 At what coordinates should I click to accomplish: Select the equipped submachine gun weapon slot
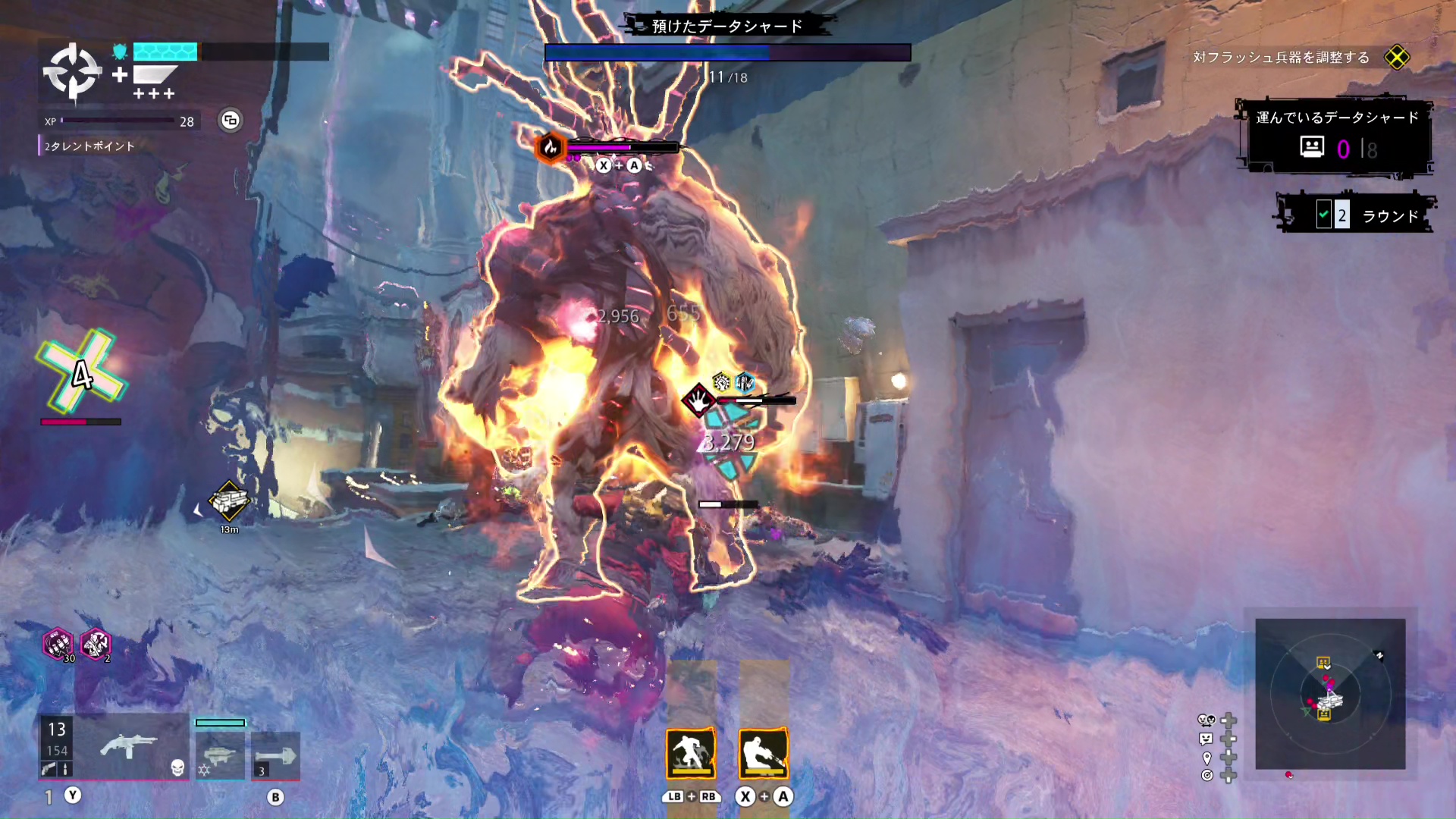click(127, 747)
